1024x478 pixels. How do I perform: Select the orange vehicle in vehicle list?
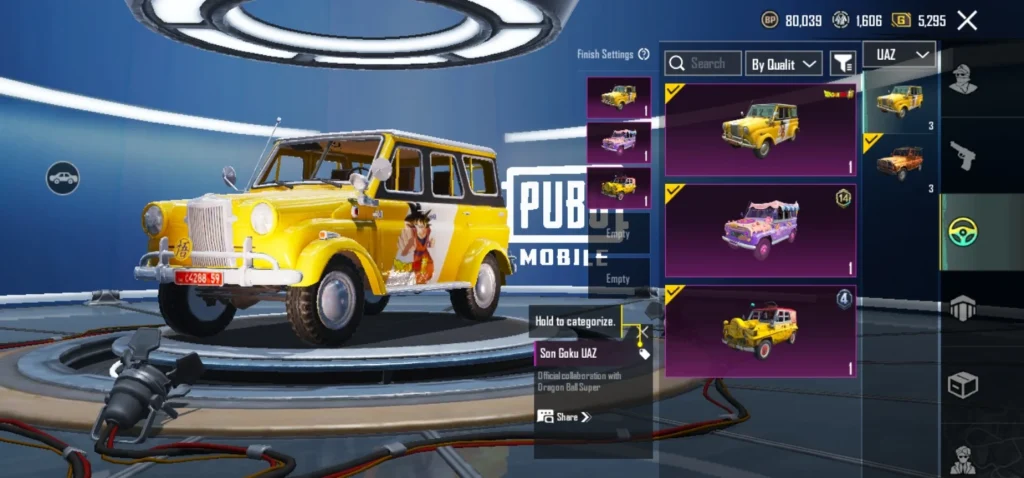tap(900, 163)
